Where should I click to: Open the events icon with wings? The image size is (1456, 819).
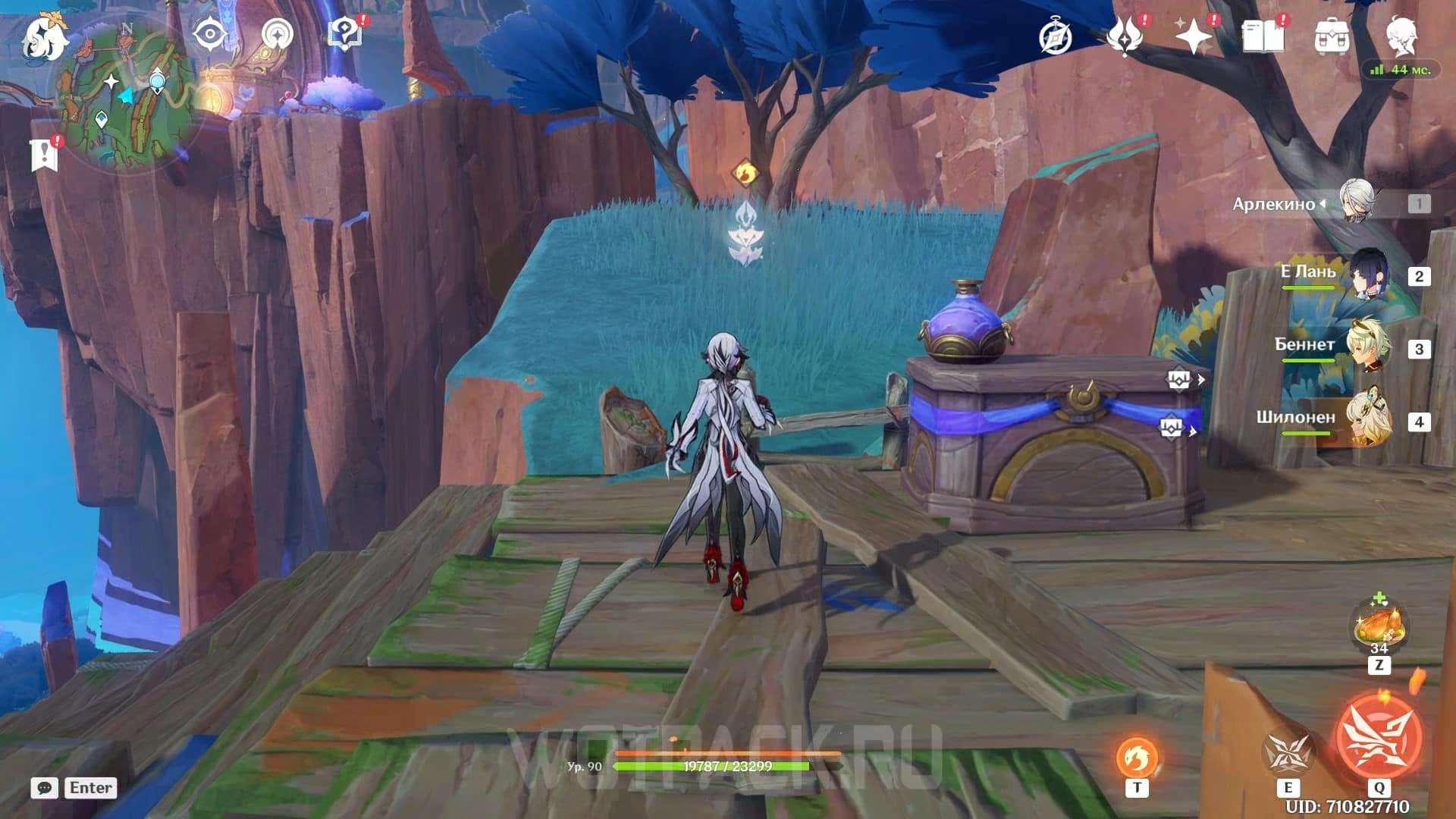pyautogui.click(x=1125, y=37)
